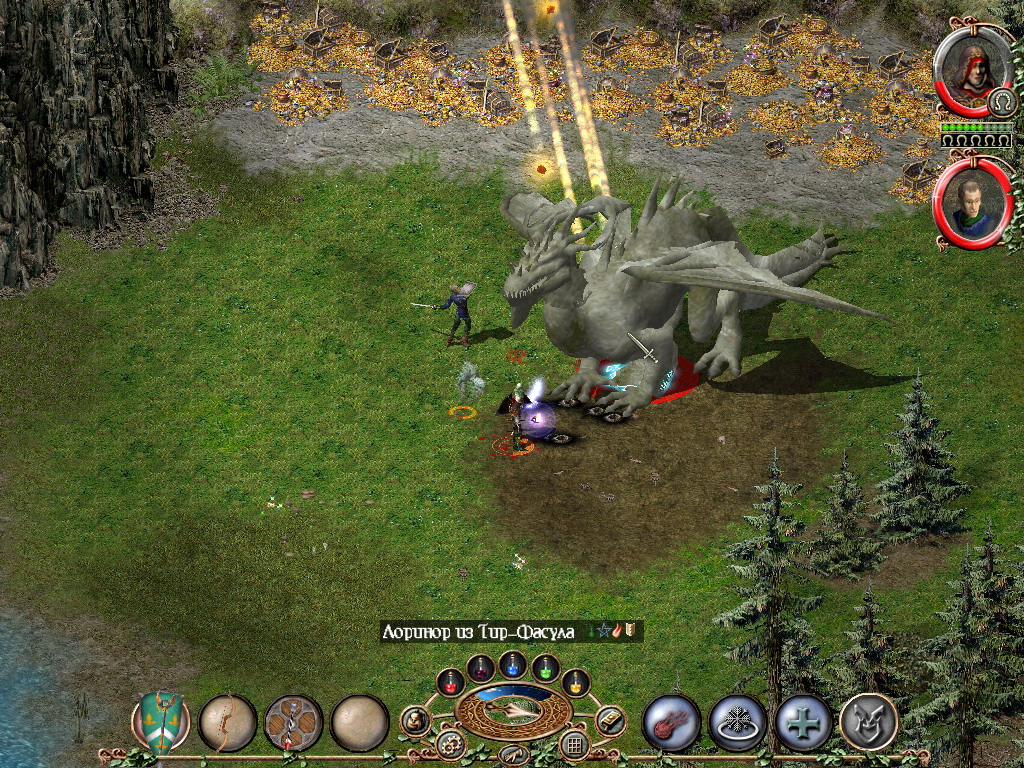Open the gear options button
The image size is (1024, 768).
[x=450, y=744]
